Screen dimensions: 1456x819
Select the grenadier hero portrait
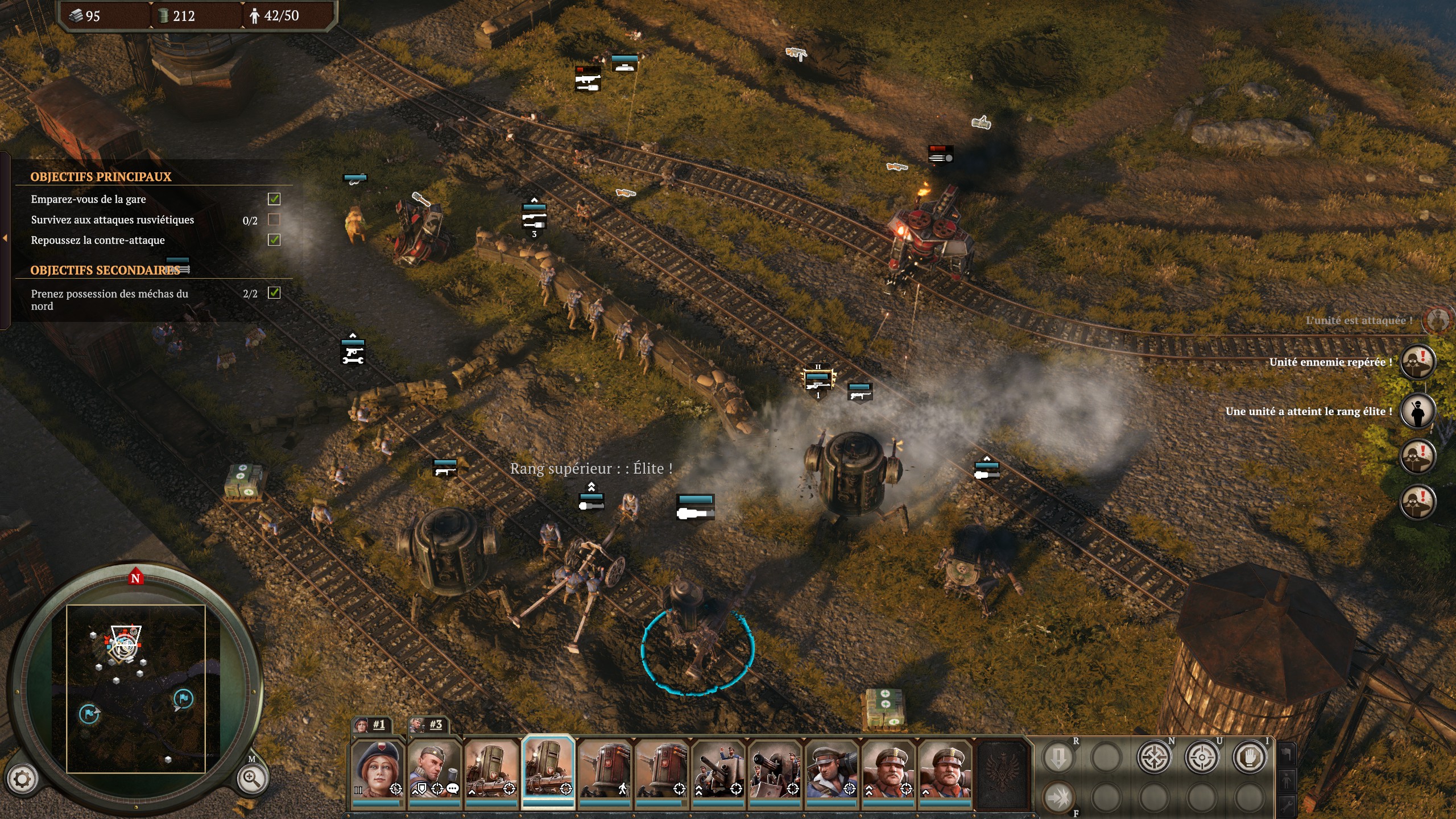pos(433,770)
